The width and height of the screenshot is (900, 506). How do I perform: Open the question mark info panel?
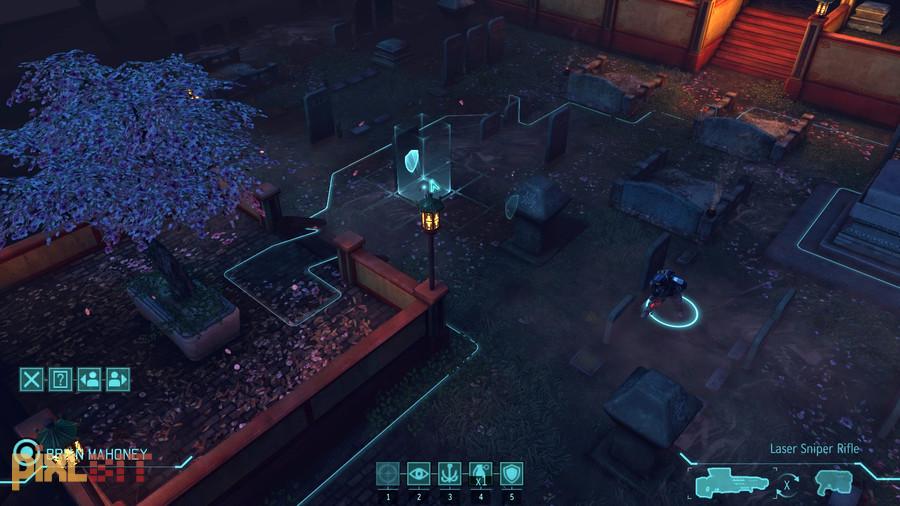coord(60,379)
